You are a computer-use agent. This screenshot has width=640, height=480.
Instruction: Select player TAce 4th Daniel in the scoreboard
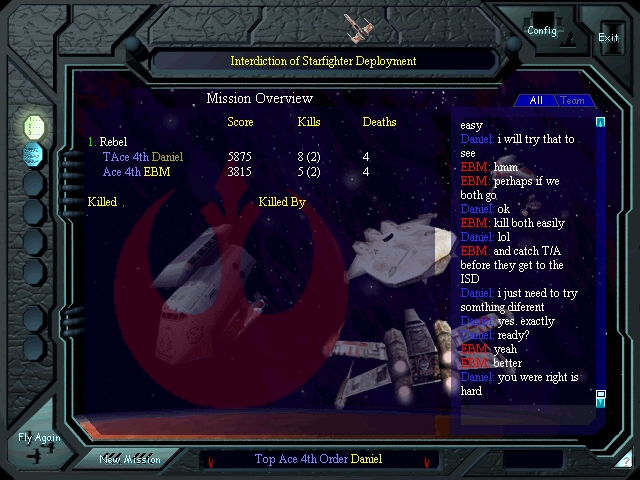(143, 157)
